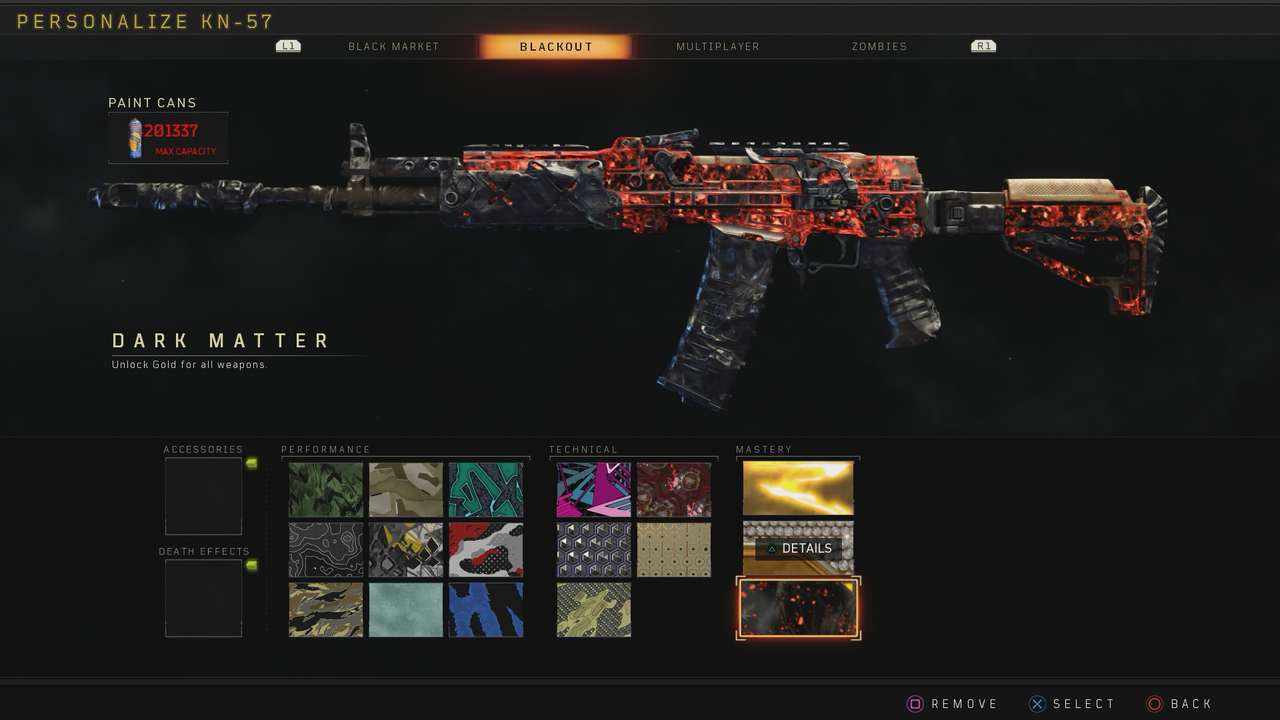Go to the Zombies tab
The width and height of the screenshot is (1280, 720).
[879, 47]
